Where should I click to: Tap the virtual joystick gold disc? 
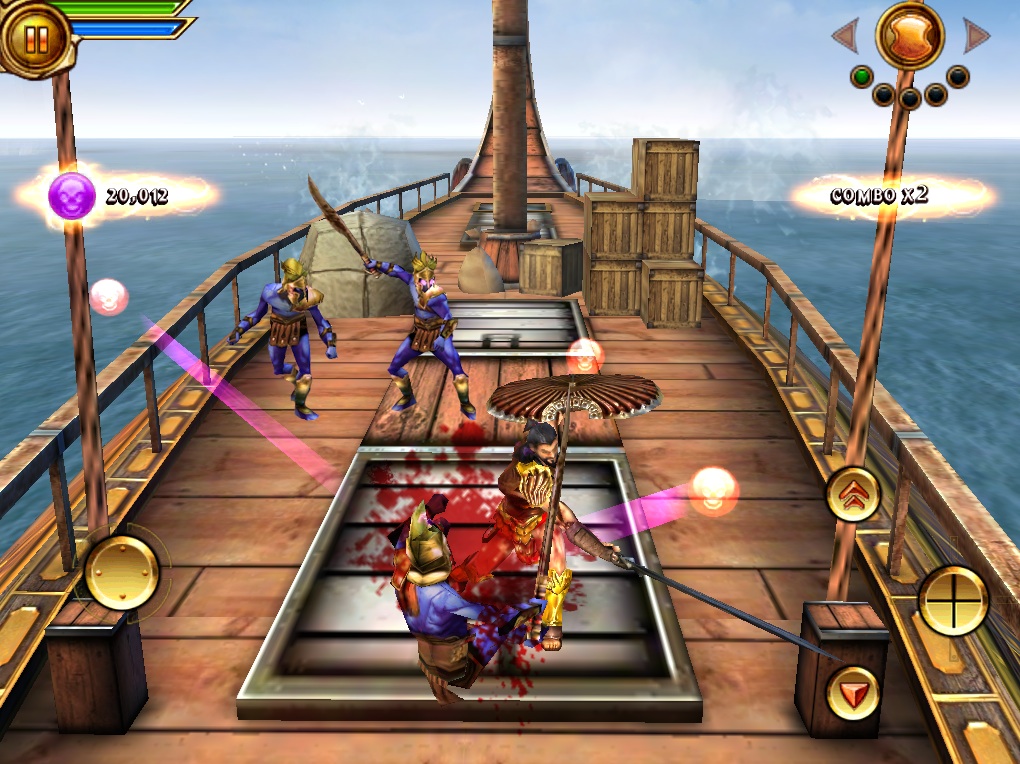click(x=121, y=572)
